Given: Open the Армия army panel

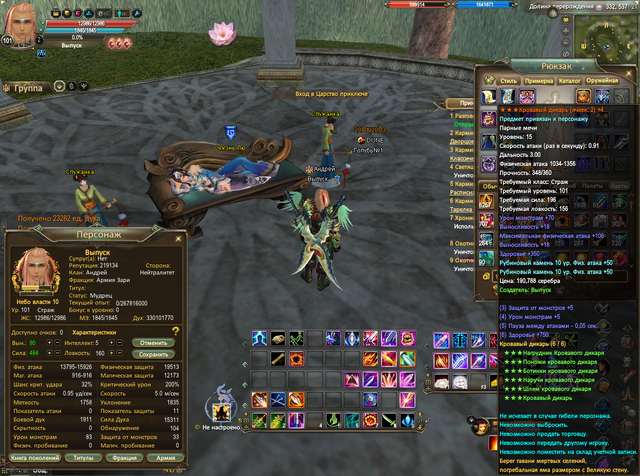Looking at the screenshot, I should pyautogui.click(x=166, y=457).
